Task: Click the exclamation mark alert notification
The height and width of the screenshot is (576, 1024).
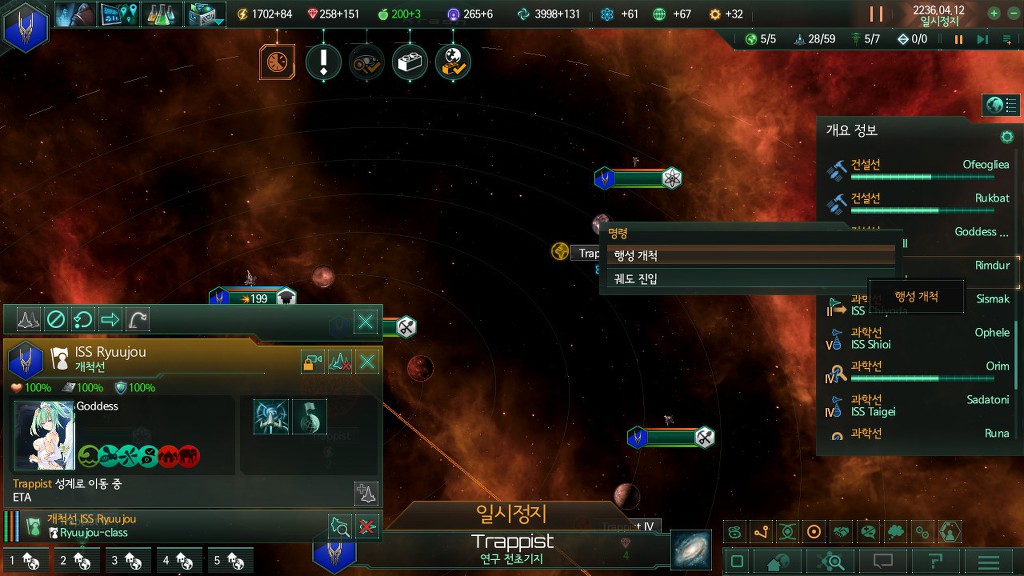Action: point(324,62)
